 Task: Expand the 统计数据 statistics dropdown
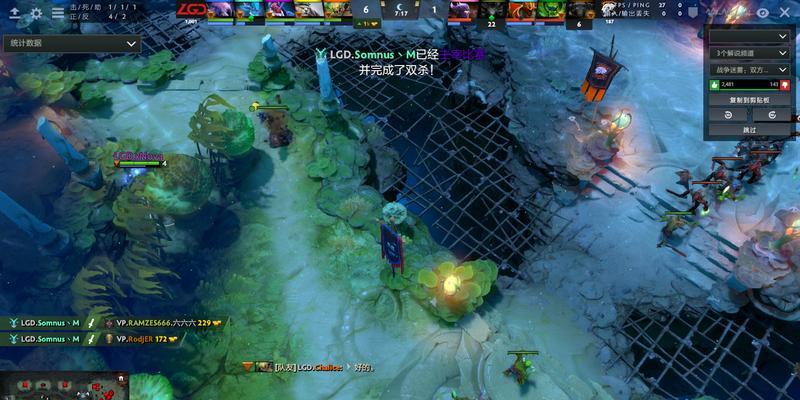tap(73, 44)
